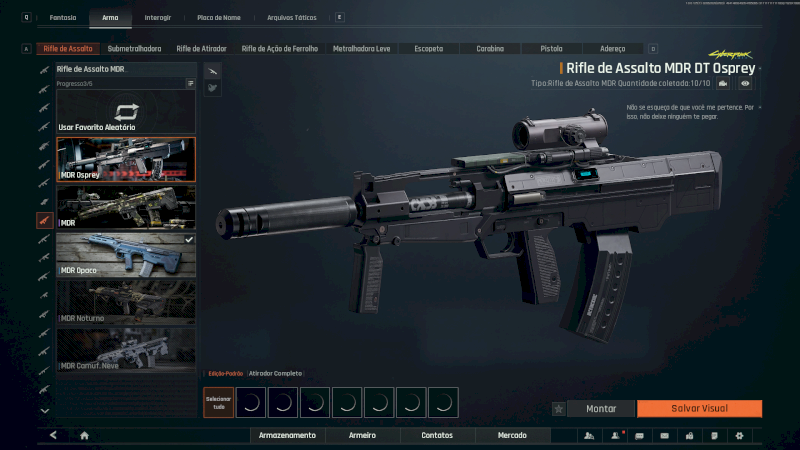Go to the Mercado section
This screenshot has width=800, height=450.
tap(513, 435)
